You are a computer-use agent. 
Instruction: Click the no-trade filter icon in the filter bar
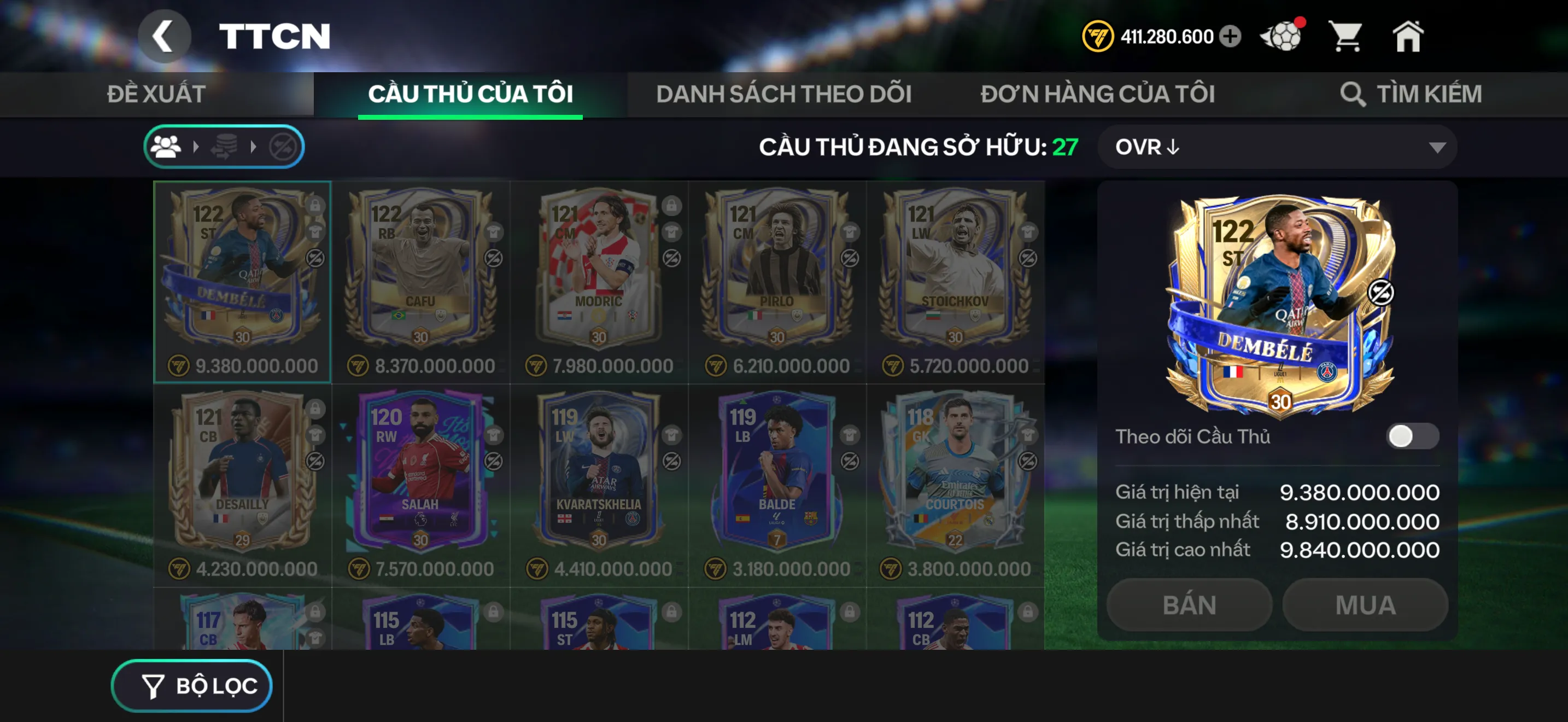tap(284, 146)
